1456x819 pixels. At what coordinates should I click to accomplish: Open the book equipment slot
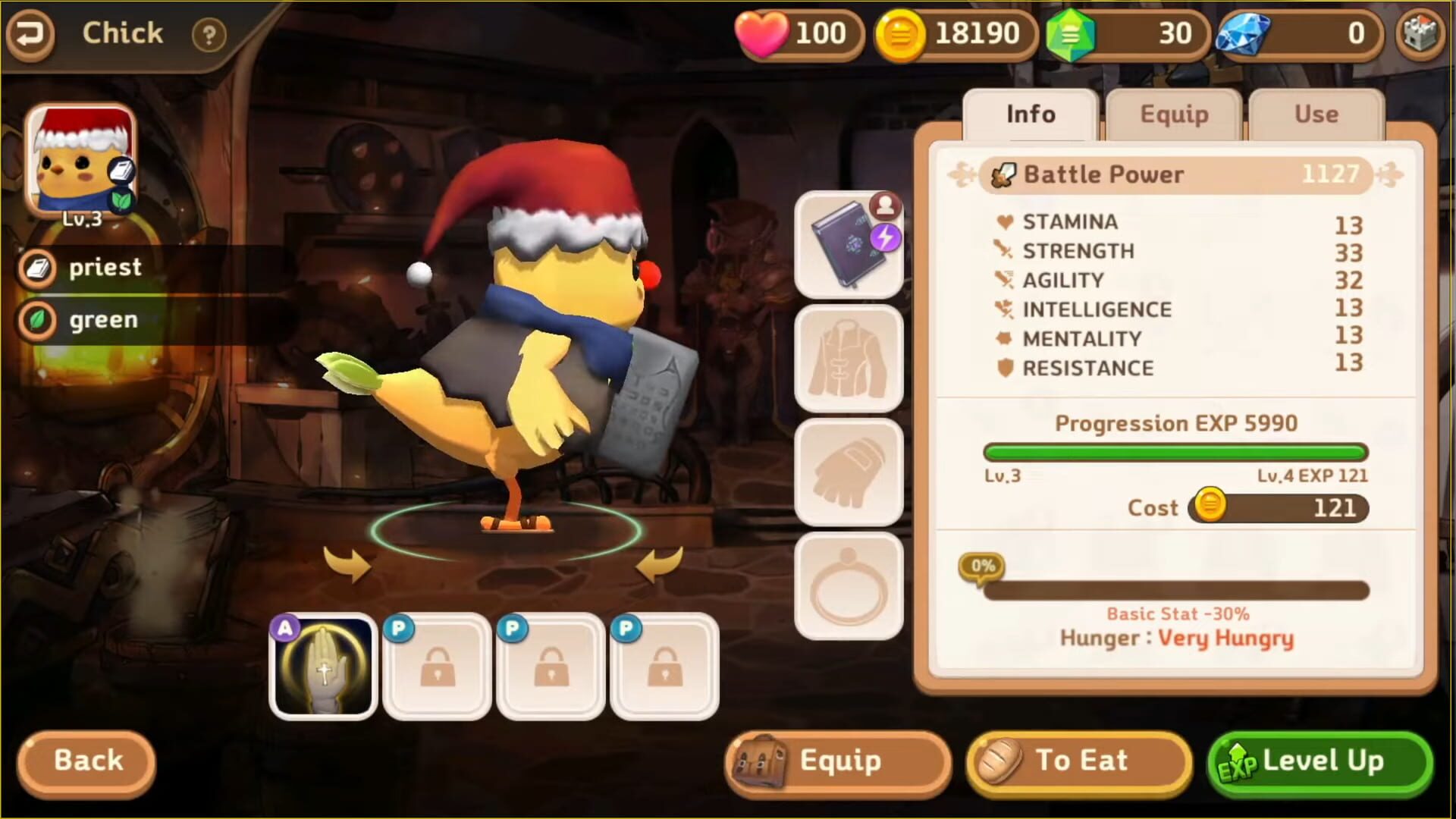point(847,244)
